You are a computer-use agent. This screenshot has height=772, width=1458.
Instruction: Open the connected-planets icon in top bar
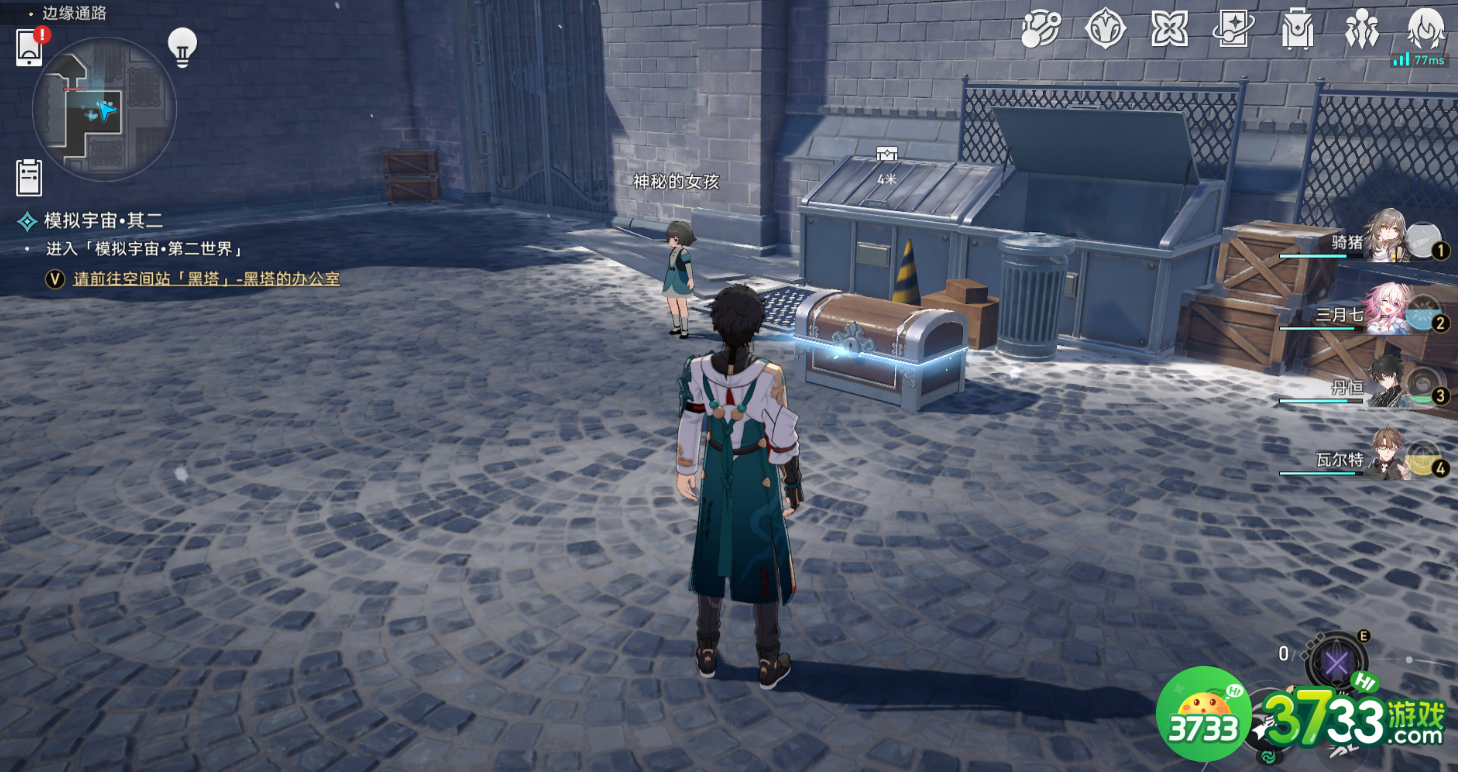click(1040, 30)
